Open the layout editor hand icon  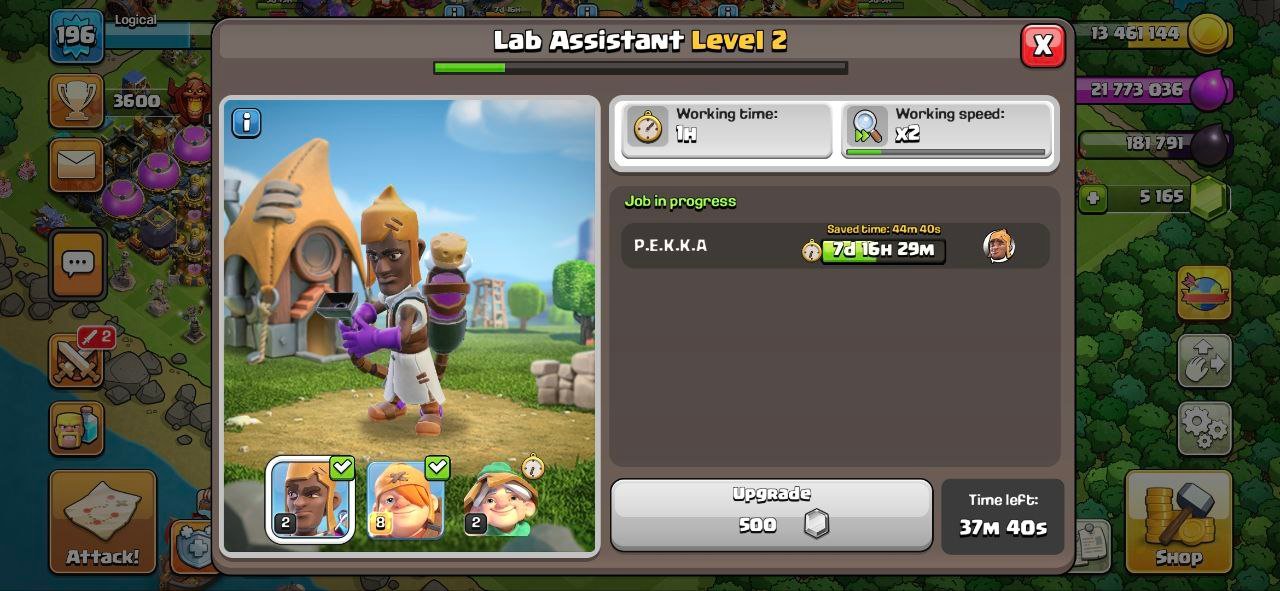tap(1203, 361)
